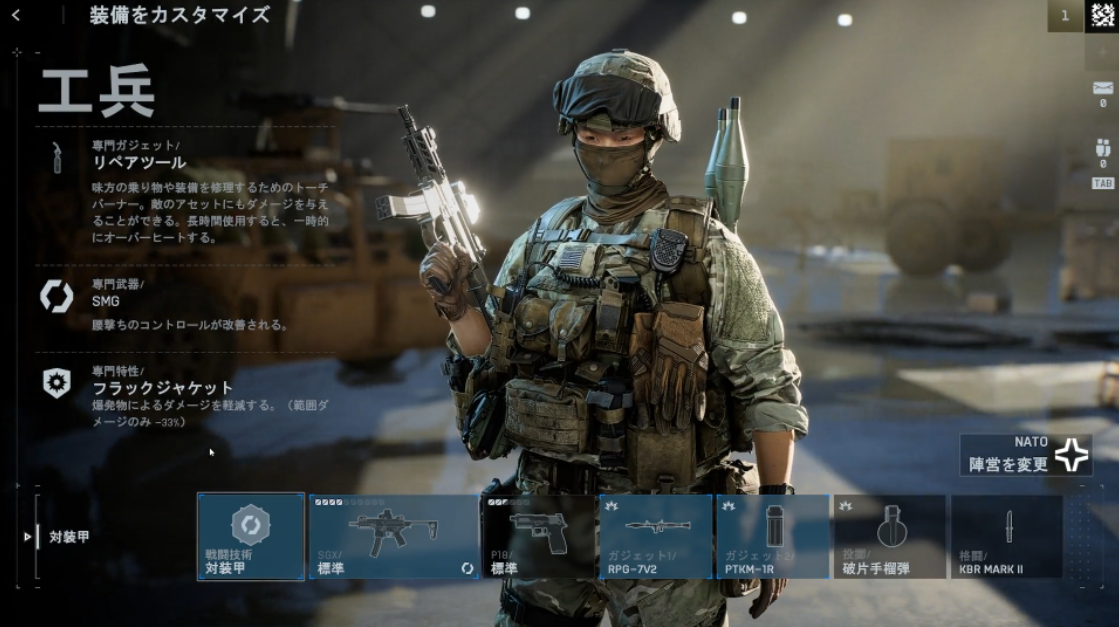The width and height of the screenshot is (1119, 627).
Task: Open the PTKM-1R gadget slot
Action: tap(772, 536)
